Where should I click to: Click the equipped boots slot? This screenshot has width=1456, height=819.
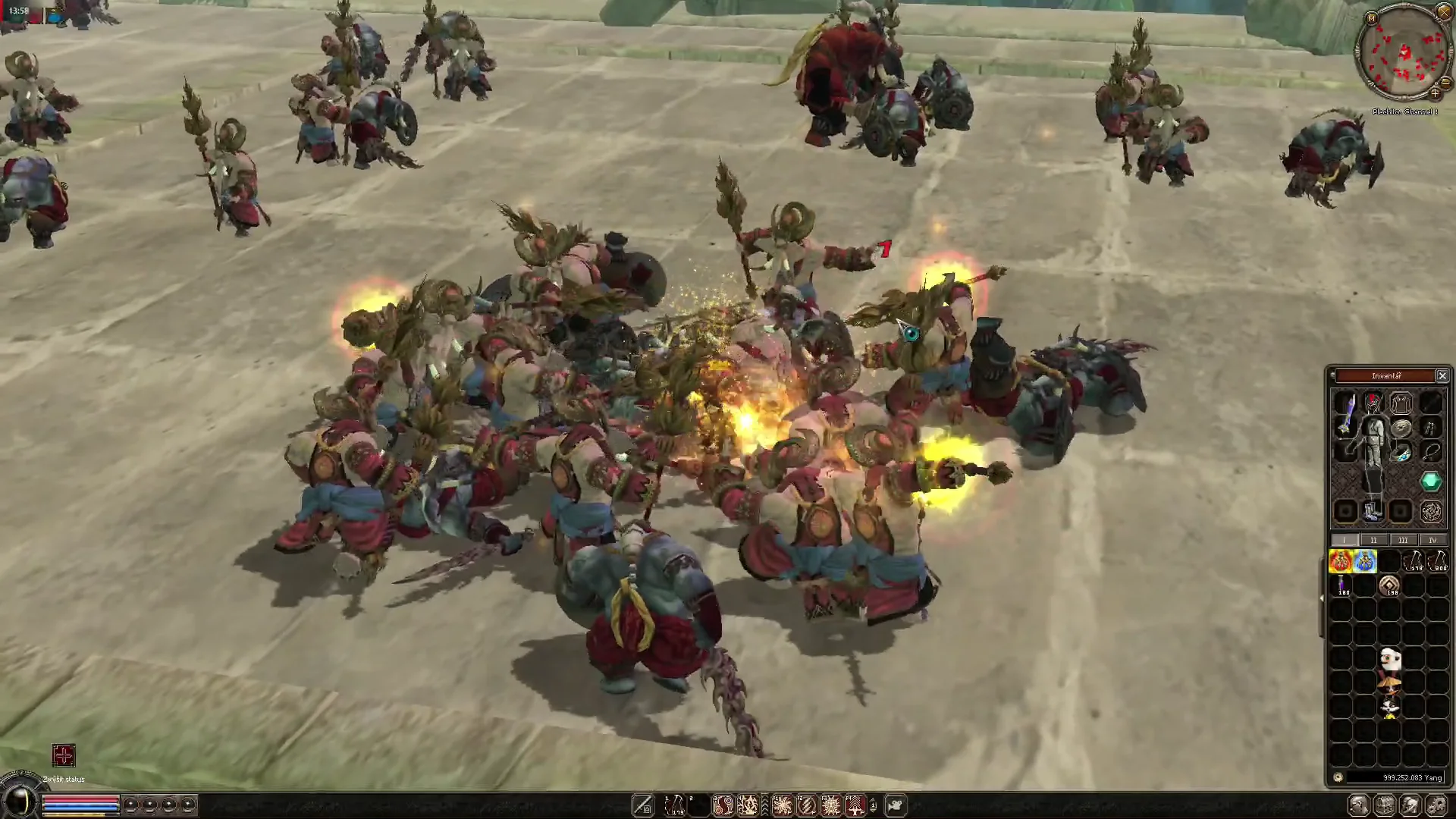click(x=1373, y=512)
